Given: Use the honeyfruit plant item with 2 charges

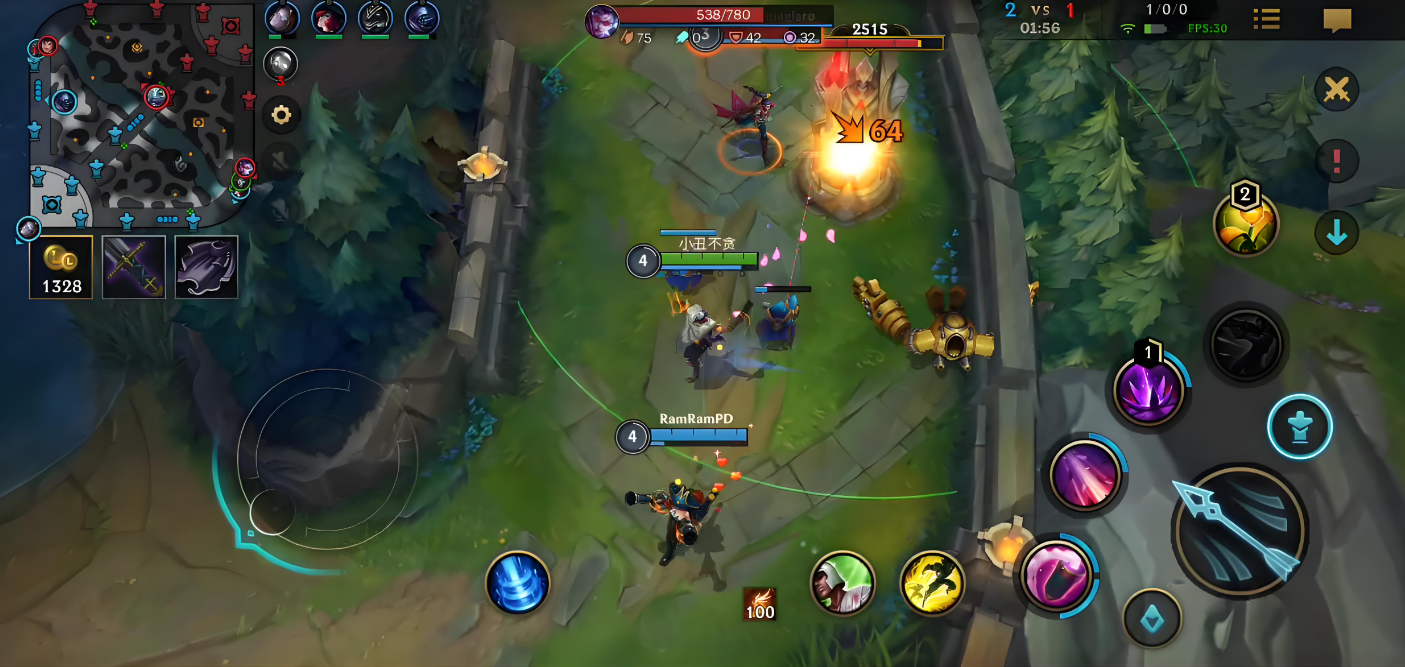Looking at the screenshot, I should pos(1246,223).
